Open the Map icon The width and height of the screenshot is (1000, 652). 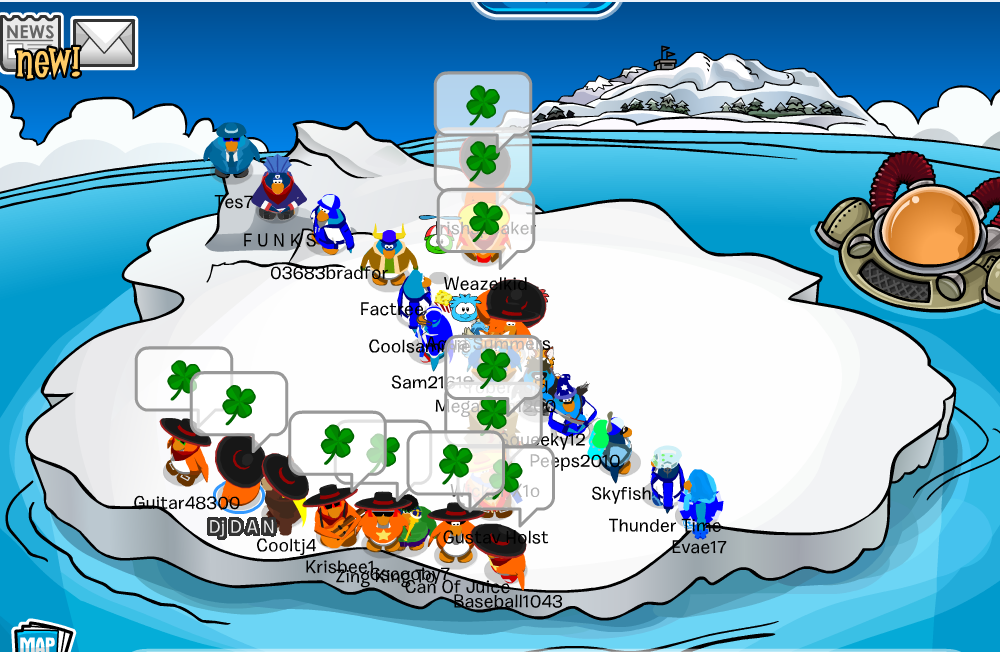click(40, 639)
